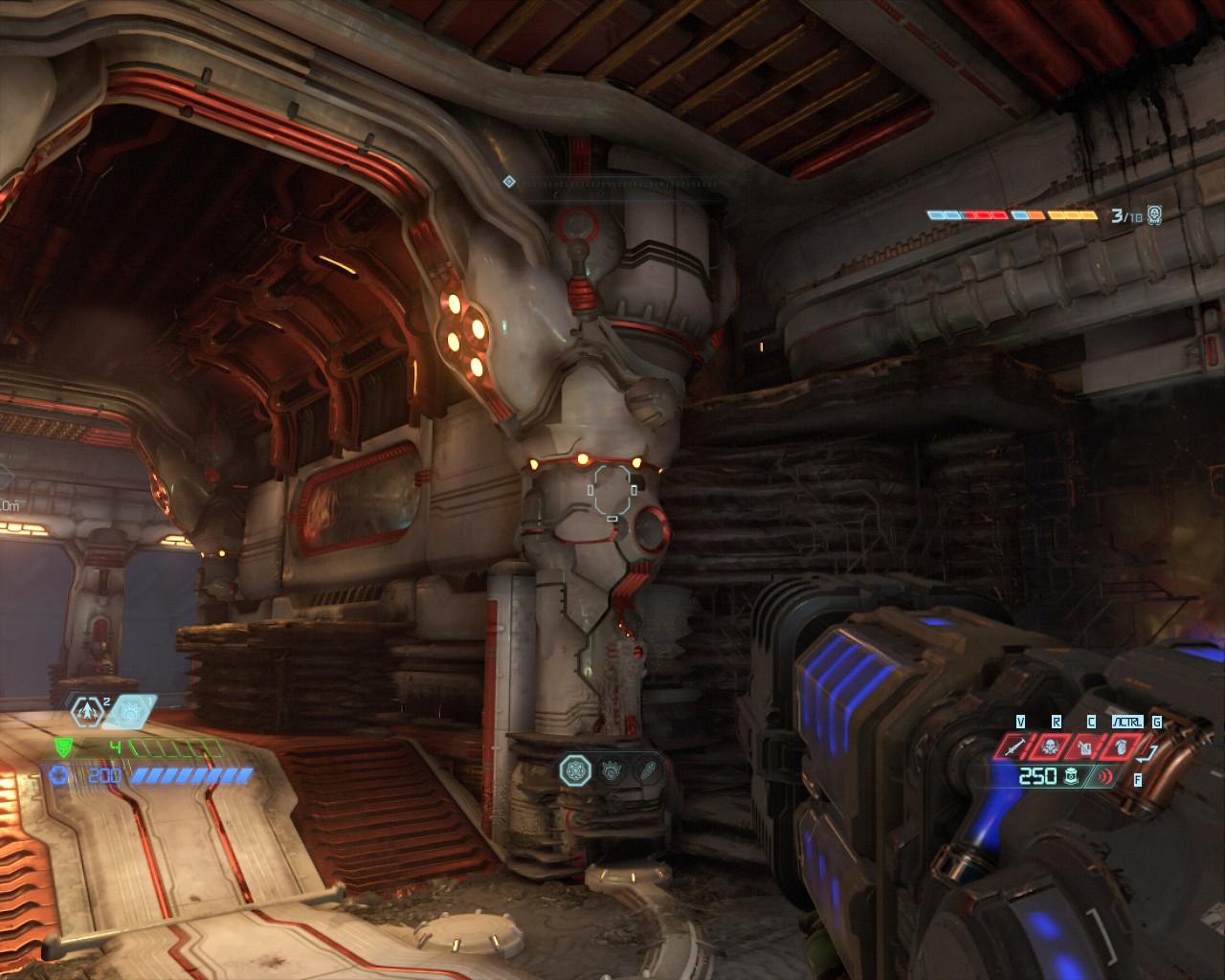Click the diamond objective marker at top
This screenshot has width=1225, height=980.
(x=509, y=181)
